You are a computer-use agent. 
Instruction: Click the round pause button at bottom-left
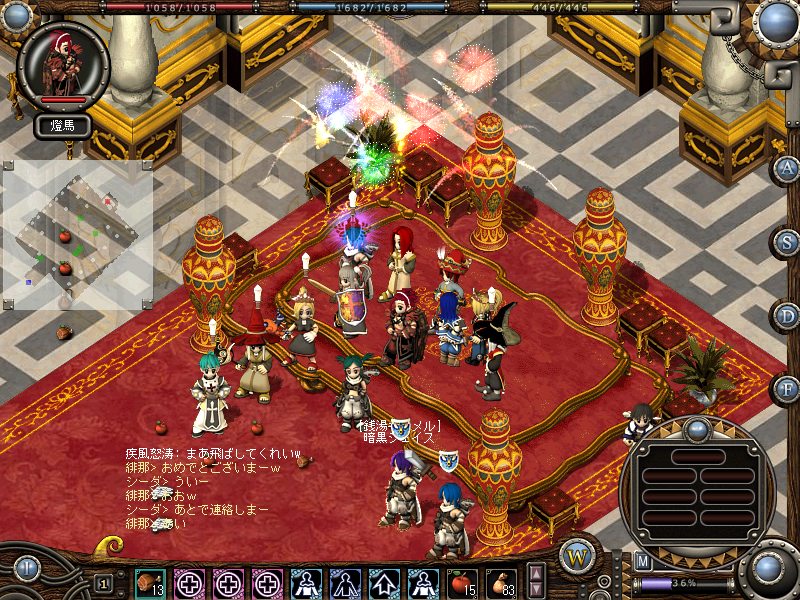click(x=27, y=570)
